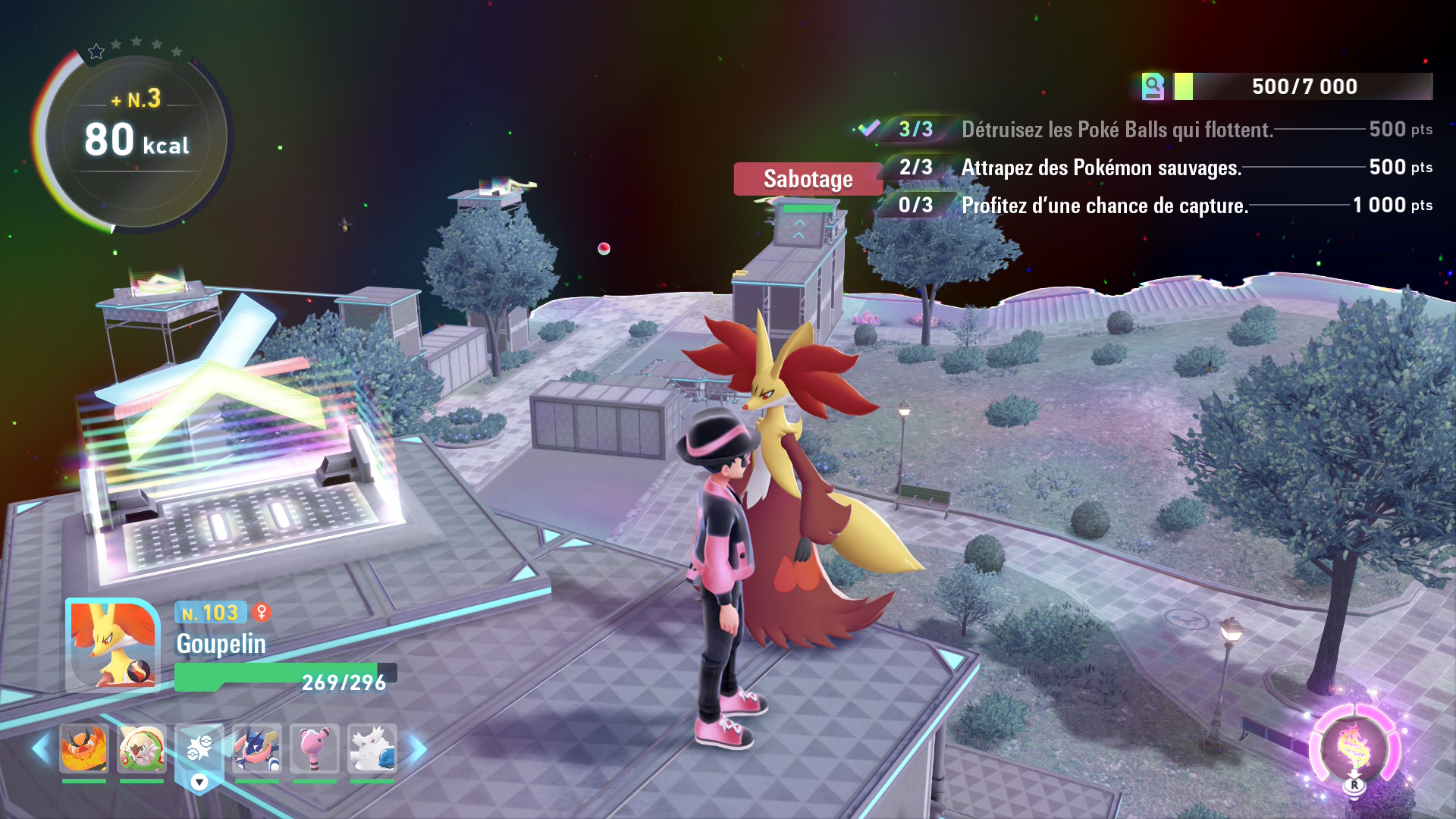Open the research points magnifier icon
Screen dimensions: 1456x819
(x=1153, y=86)
